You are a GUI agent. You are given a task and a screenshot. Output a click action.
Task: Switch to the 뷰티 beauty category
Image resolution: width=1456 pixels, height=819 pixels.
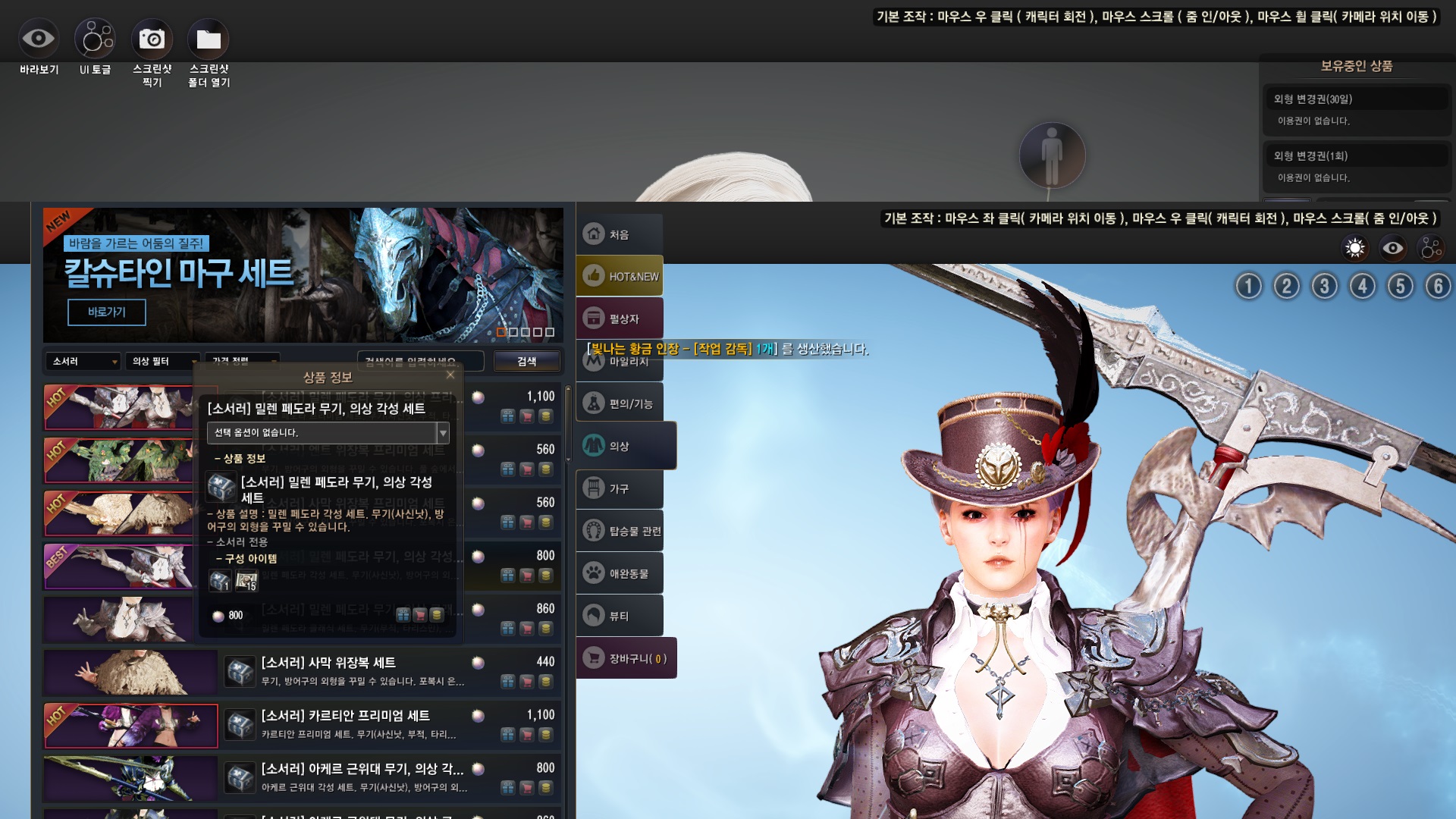tap(619, 617)
